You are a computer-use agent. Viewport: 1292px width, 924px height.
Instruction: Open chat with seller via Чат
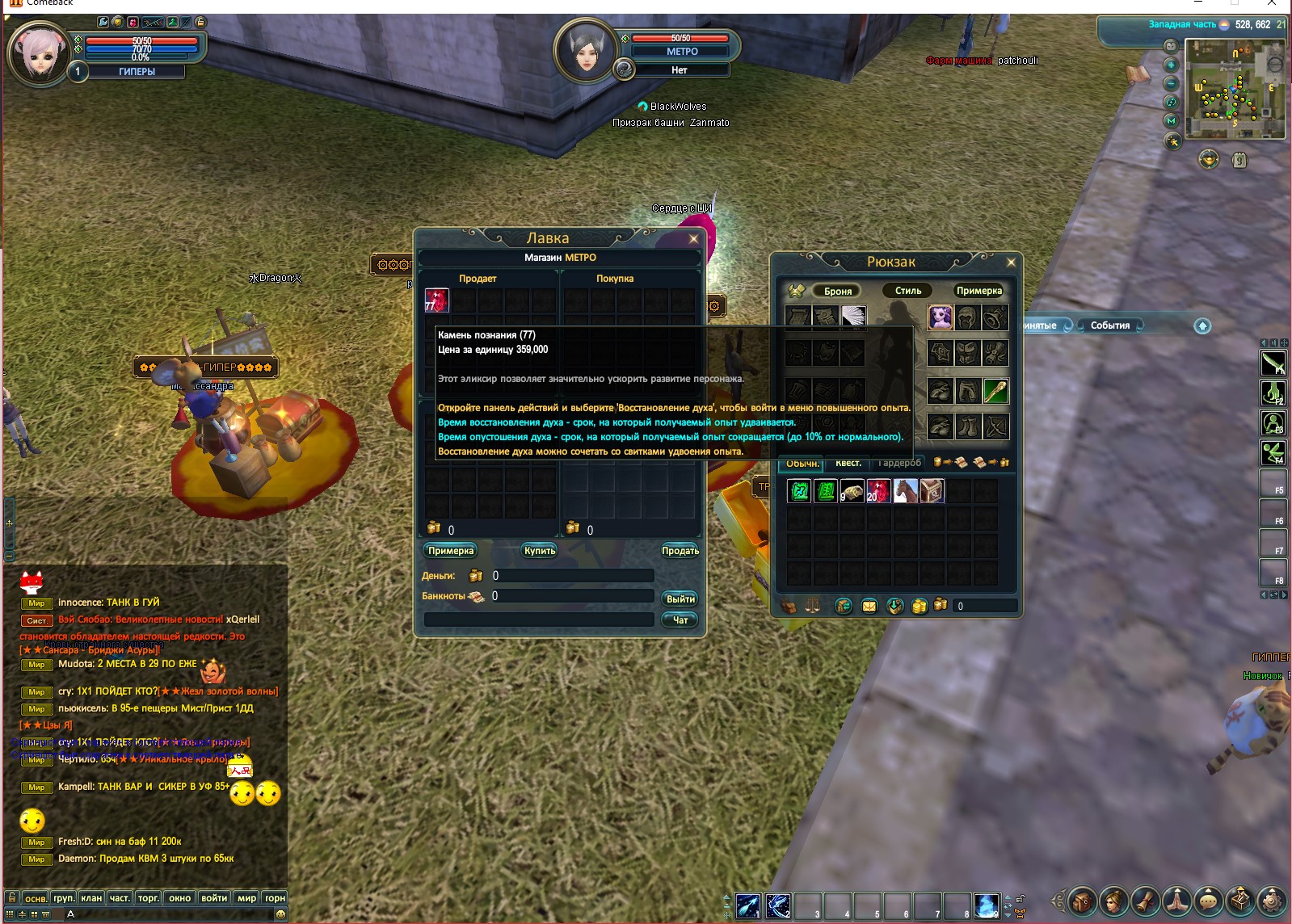pos(680,620)
